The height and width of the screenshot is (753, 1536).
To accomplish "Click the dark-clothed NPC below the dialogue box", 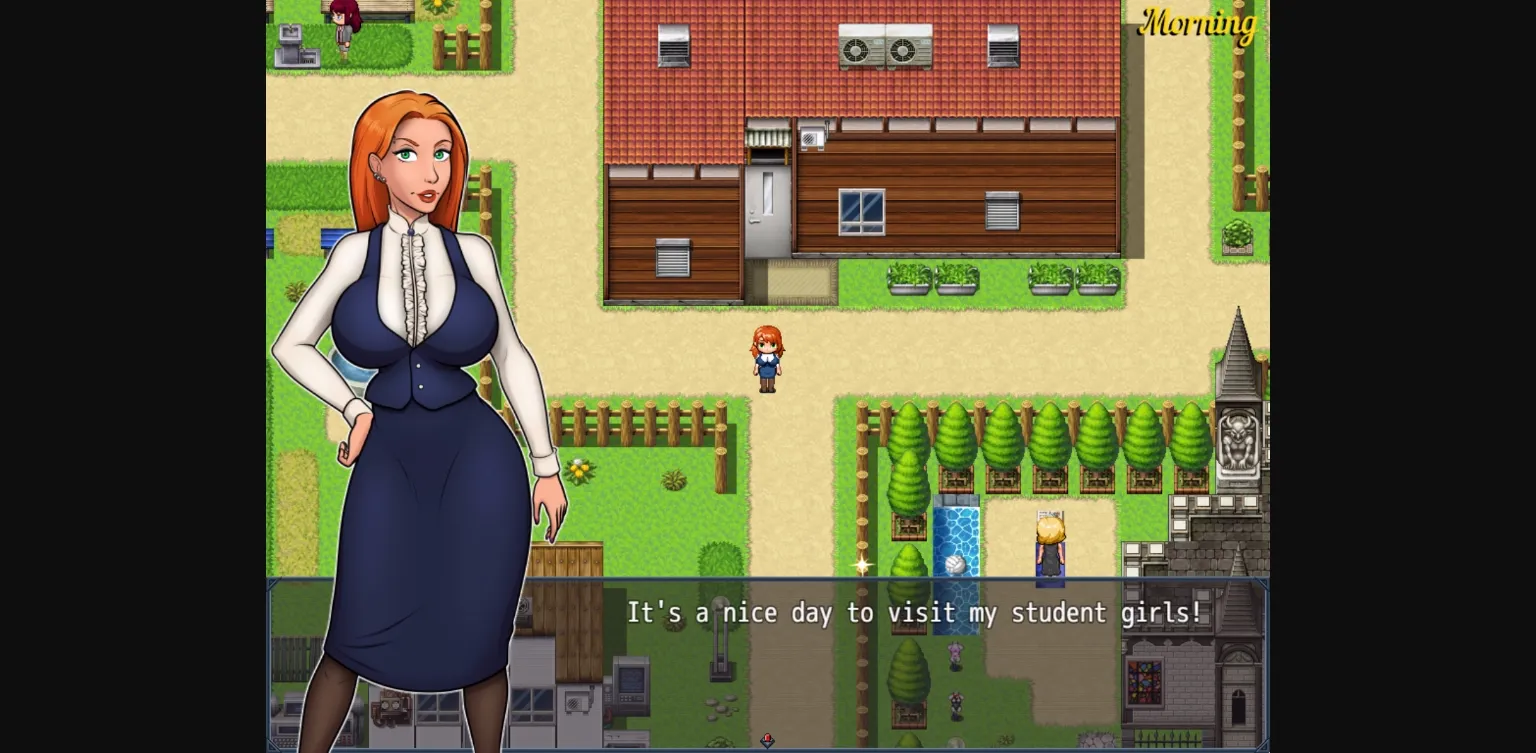I will [x=956, y=707].
